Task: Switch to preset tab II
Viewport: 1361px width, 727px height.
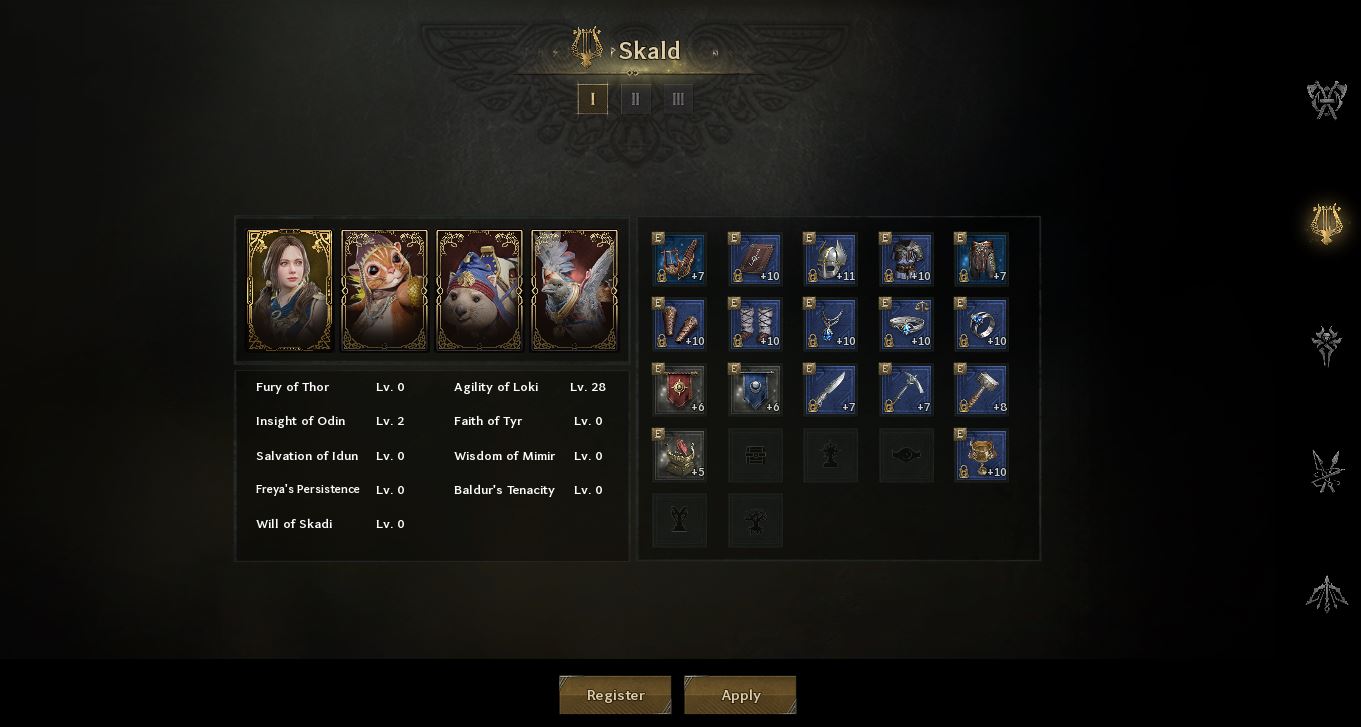Action: pyautogui.click(x=635, y=99)
